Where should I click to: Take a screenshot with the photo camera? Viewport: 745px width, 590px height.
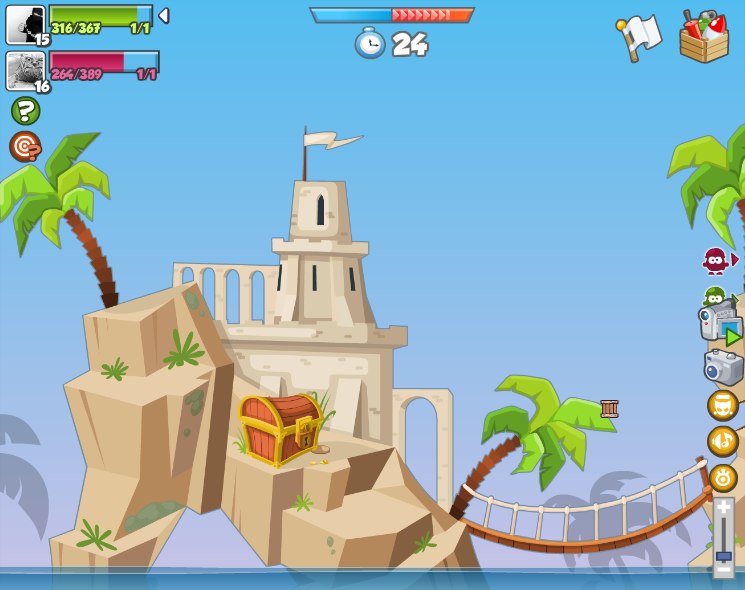[723, 367]
